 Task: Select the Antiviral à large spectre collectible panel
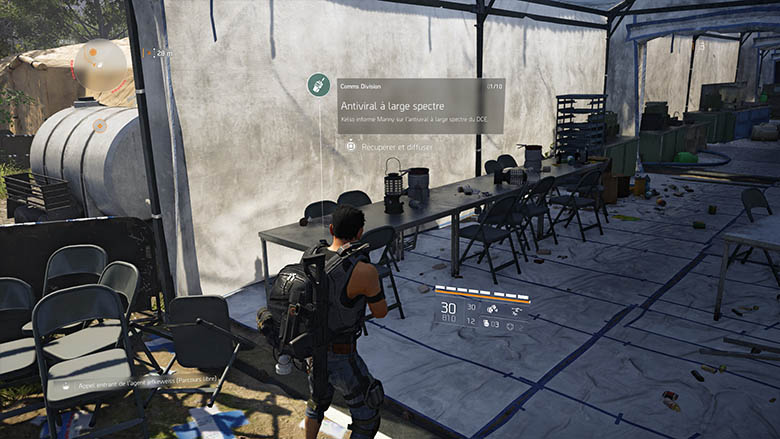tap(420, 105)
